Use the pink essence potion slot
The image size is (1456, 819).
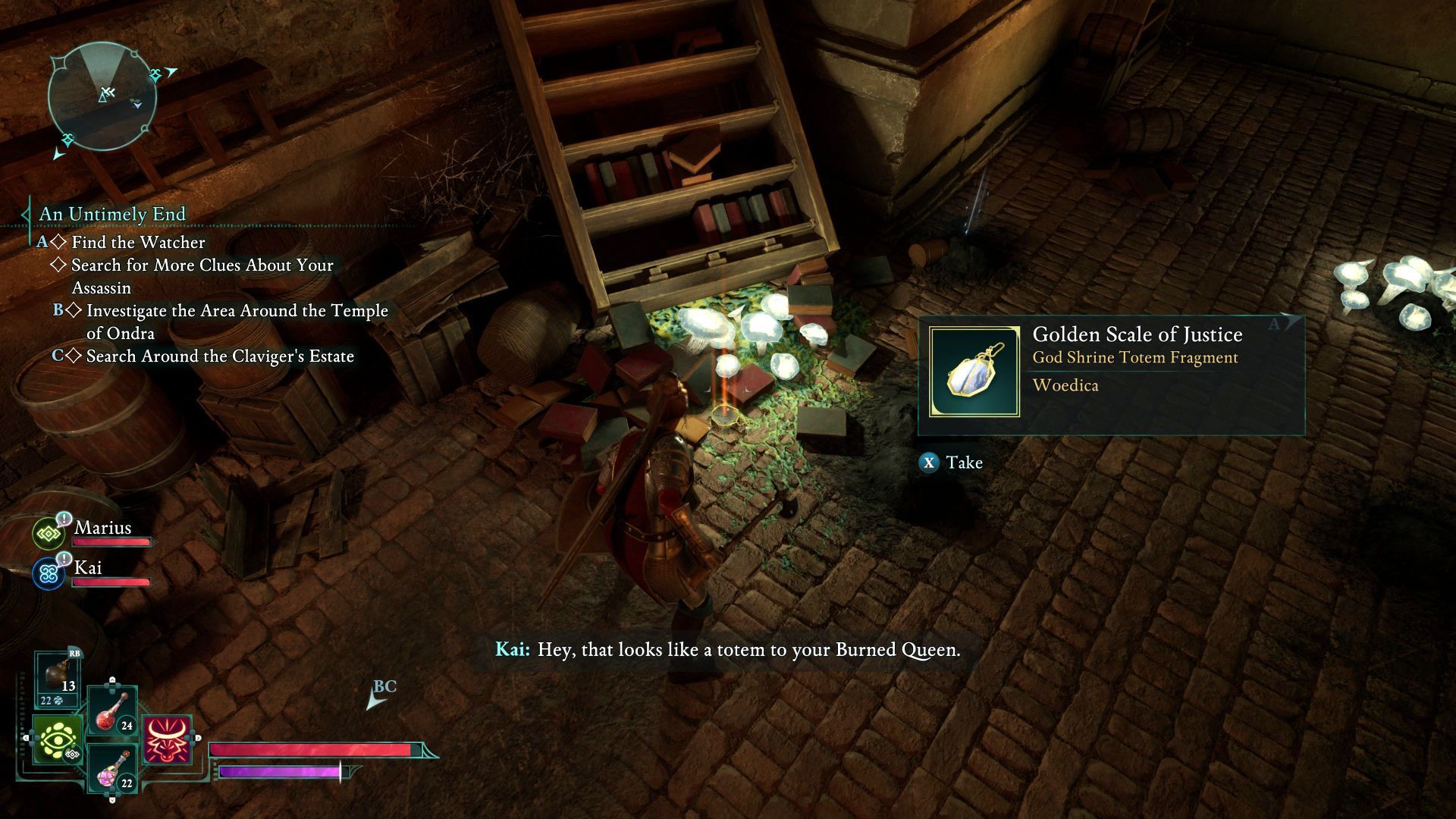tap(113, 769)
